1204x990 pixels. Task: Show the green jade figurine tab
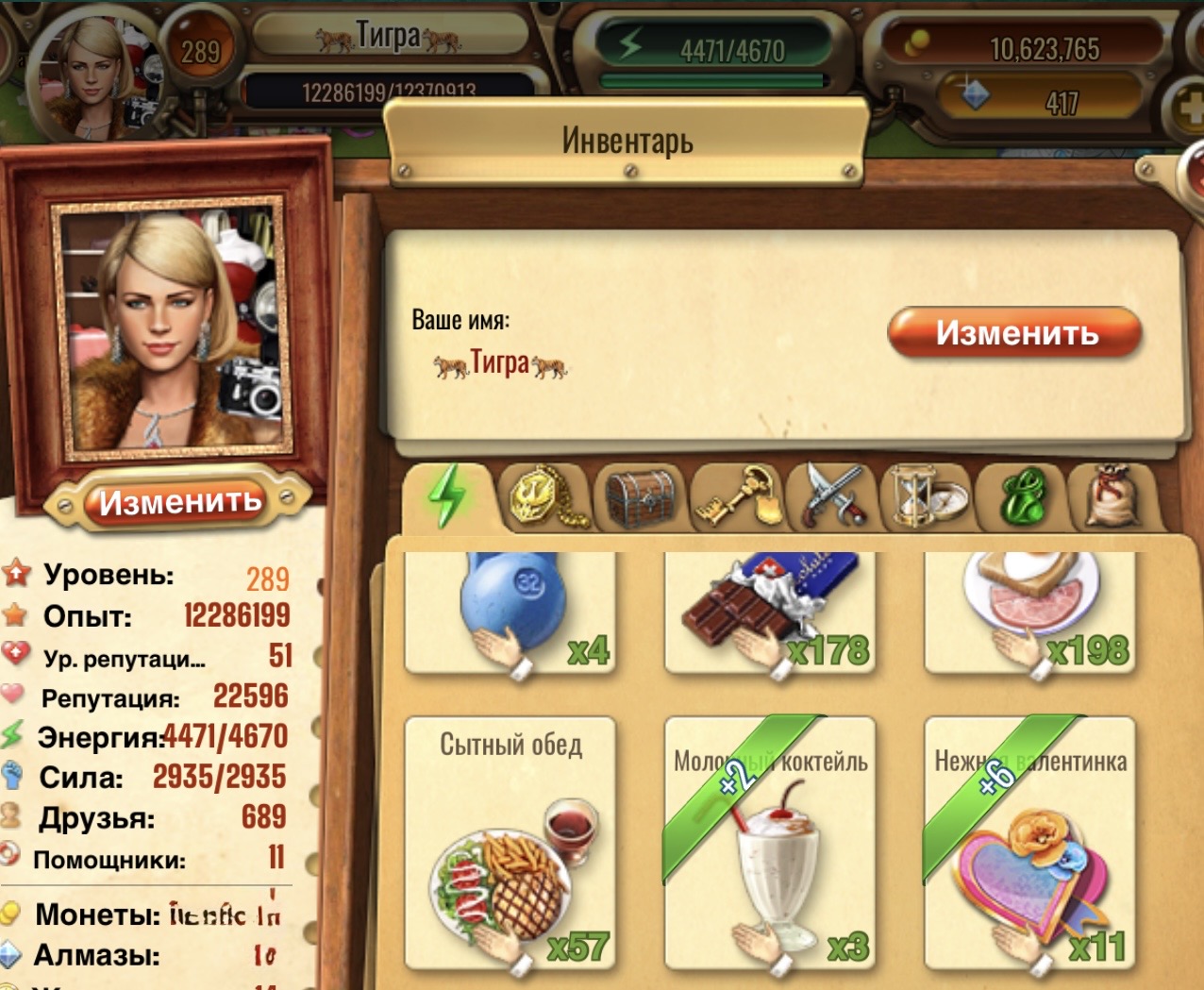(1024, 496)
